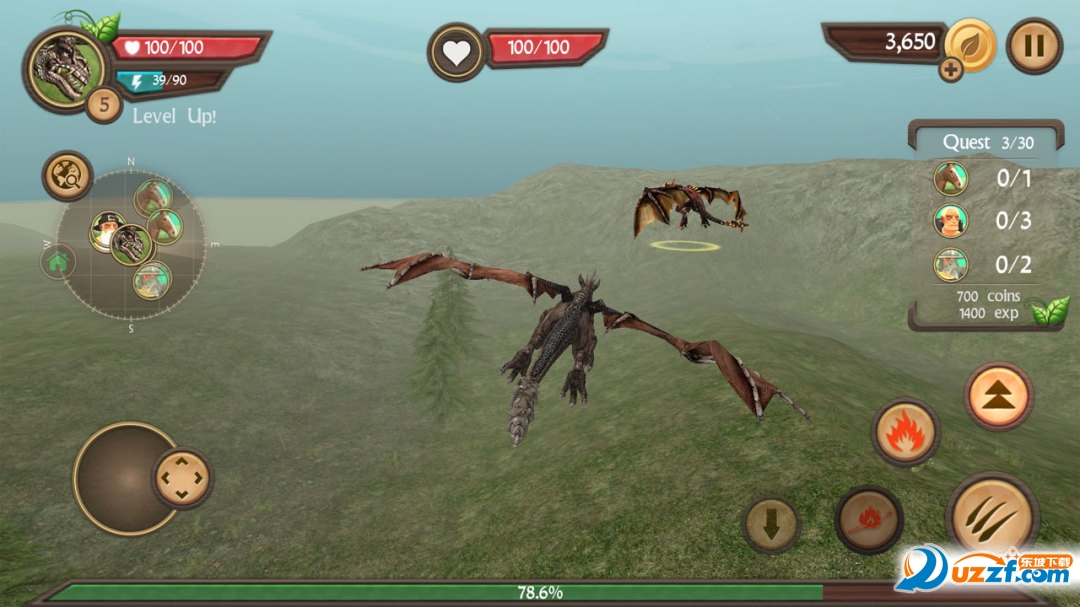Click the uzzf.com watermark logo
This screenshot has width=1080, height=607.
coord(985,569)
